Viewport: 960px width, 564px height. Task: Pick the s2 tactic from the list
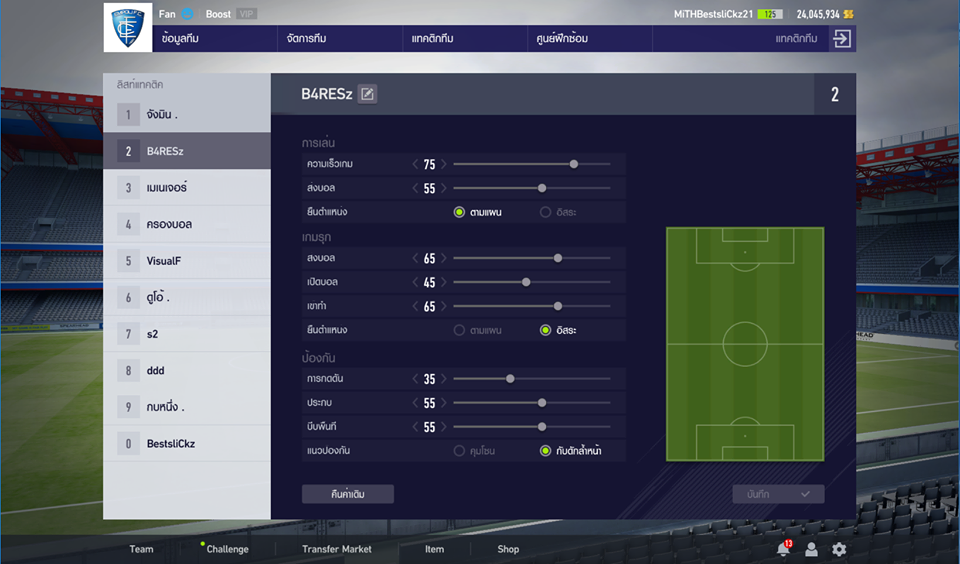(x=186, y=334)
